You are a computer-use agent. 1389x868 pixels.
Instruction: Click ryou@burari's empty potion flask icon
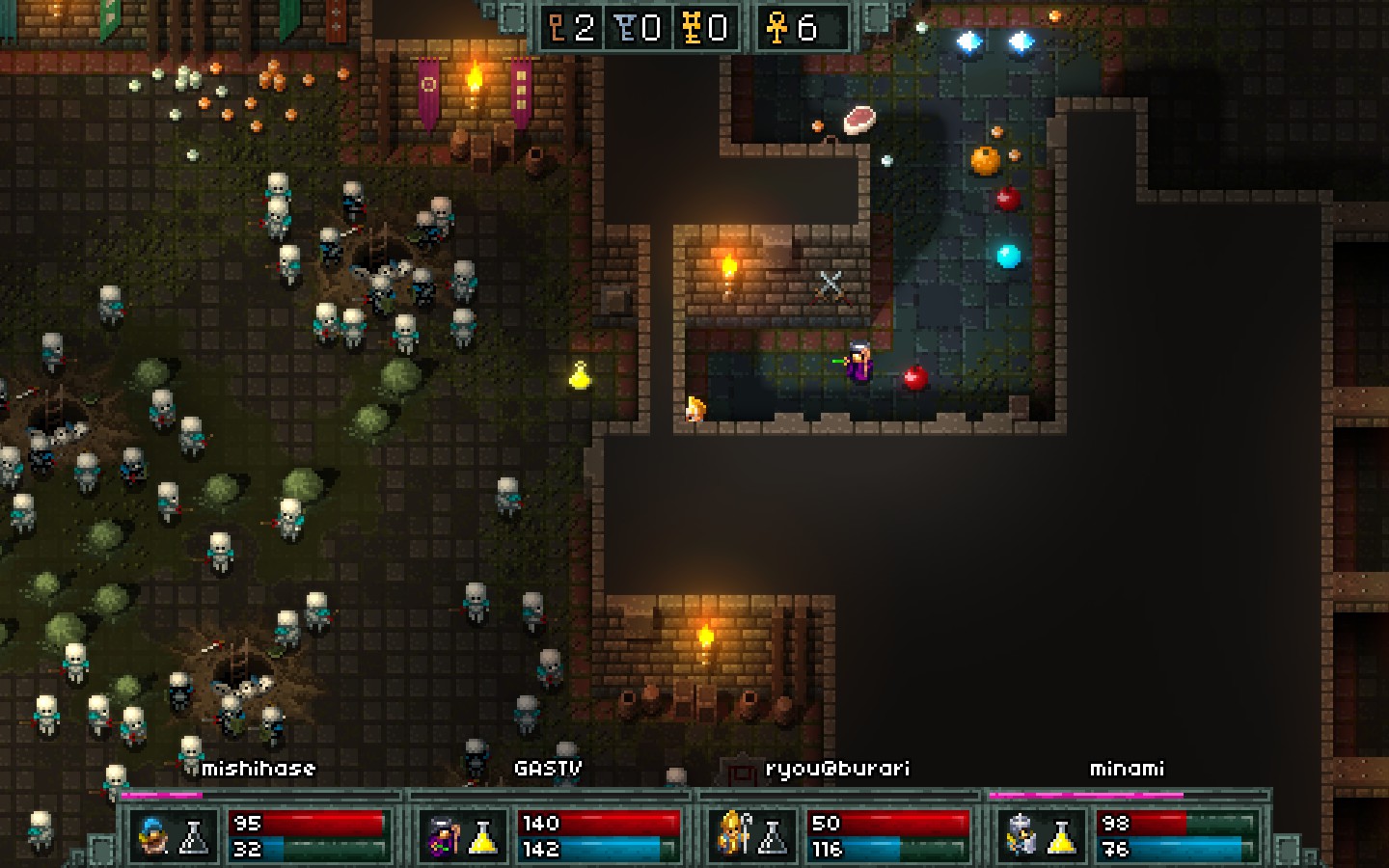click(x=773, y=836)
